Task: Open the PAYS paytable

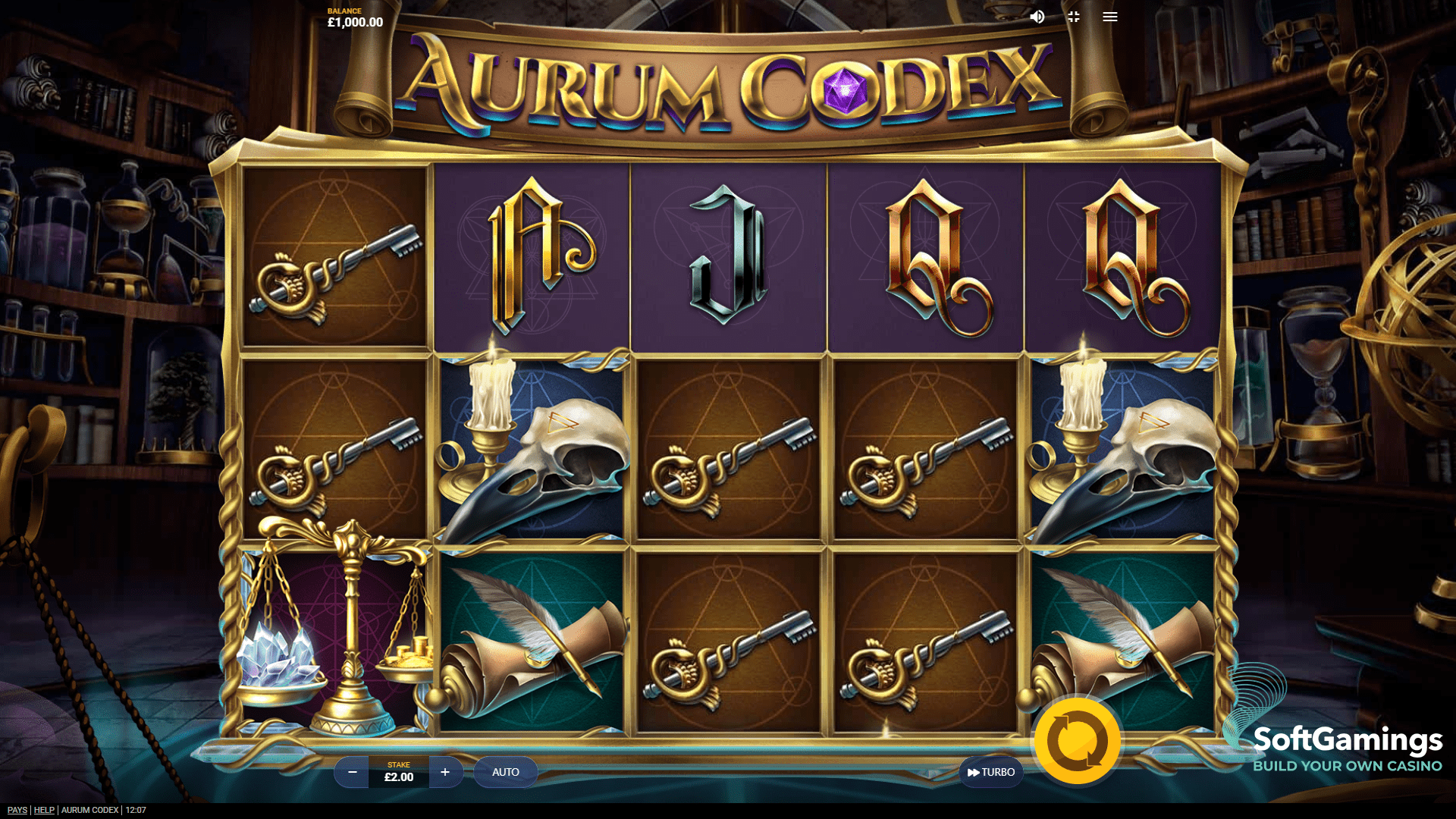Action: [17, 809]
